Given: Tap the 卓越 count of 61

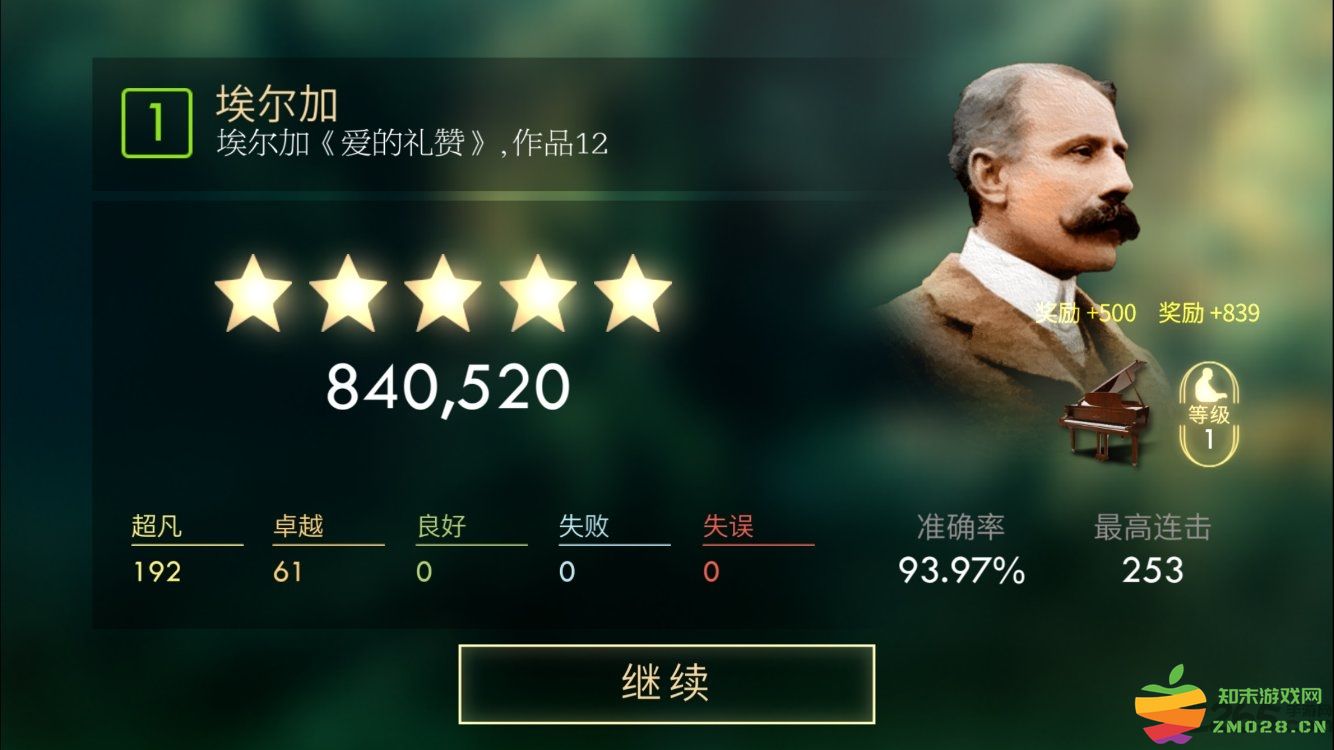Looking at the screenshot, I should (290, 573).
